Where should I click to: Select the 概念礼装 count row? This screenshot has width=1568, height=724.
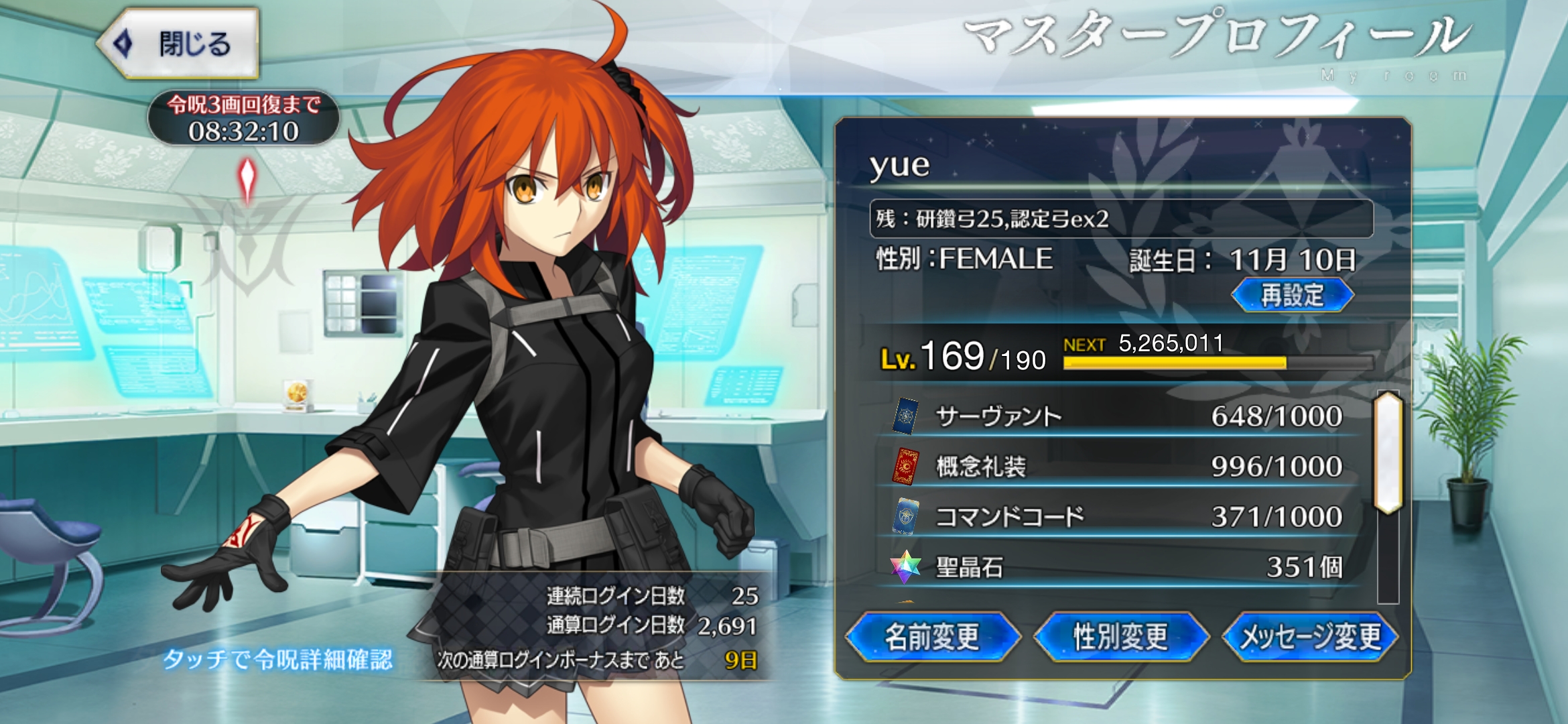tap(1119, 467)
